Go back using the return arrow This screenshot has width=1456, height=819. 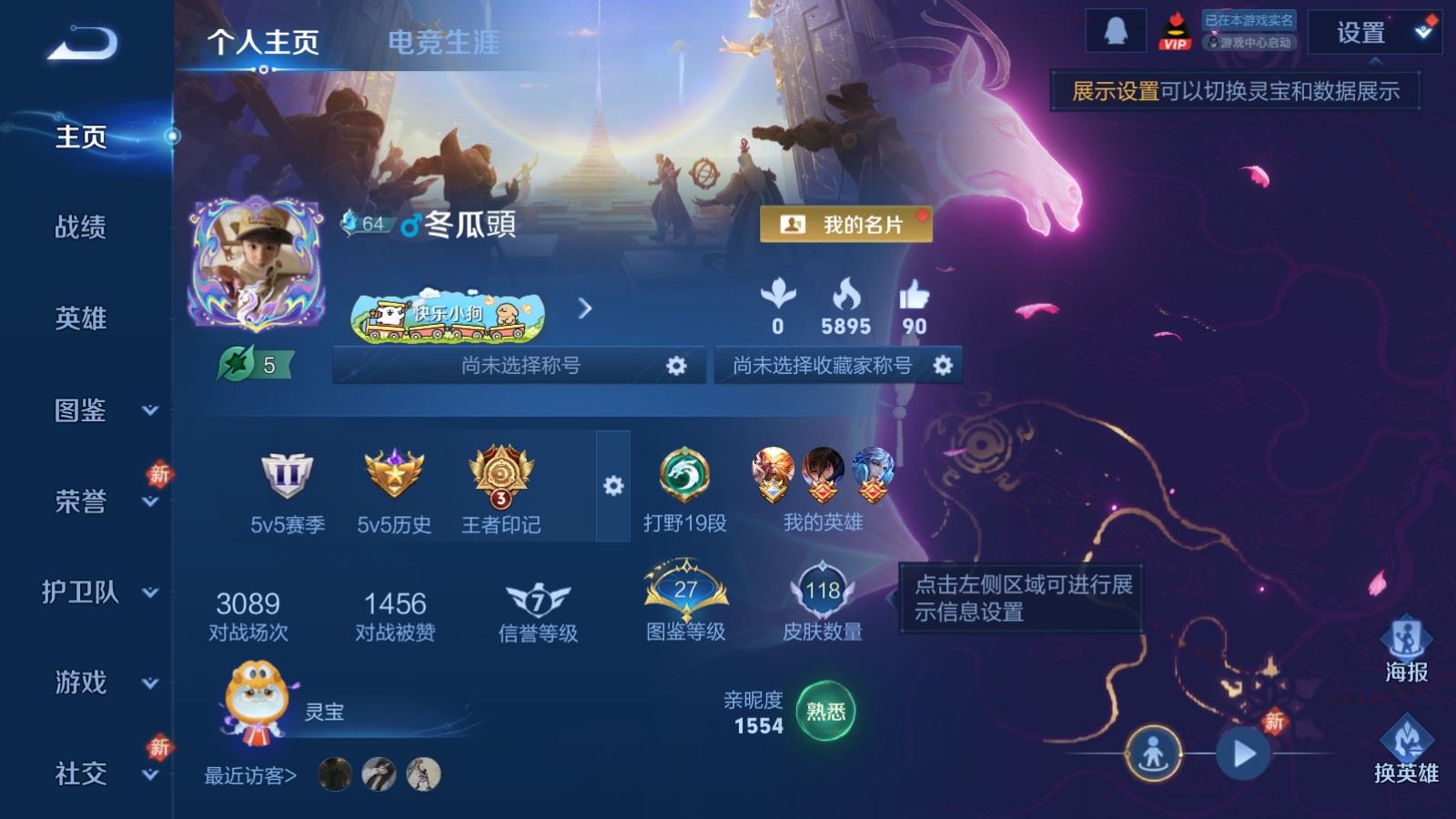click(x=82, y=43)
